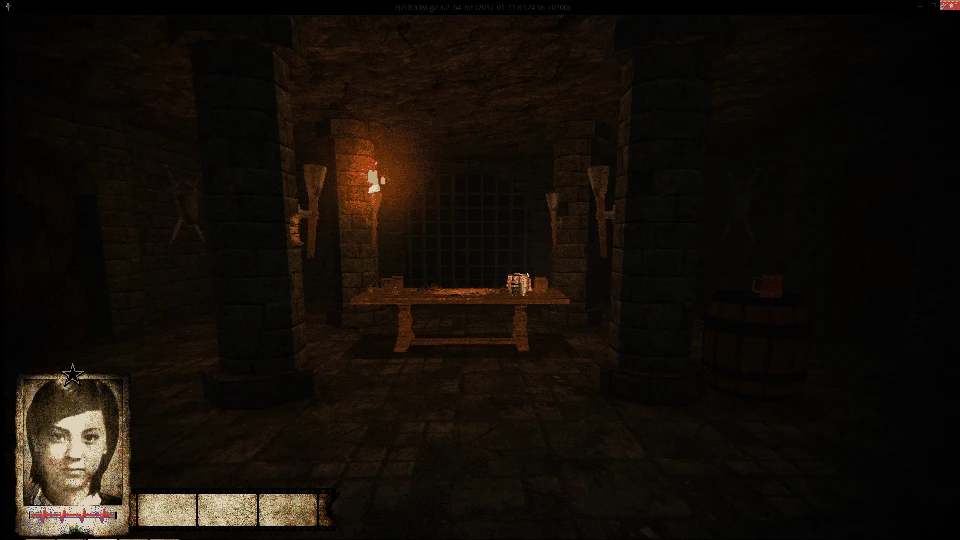Select the star icon above the portrait
Image resolution: width=960 pixels, height=540 pixels.
[72, 376]
